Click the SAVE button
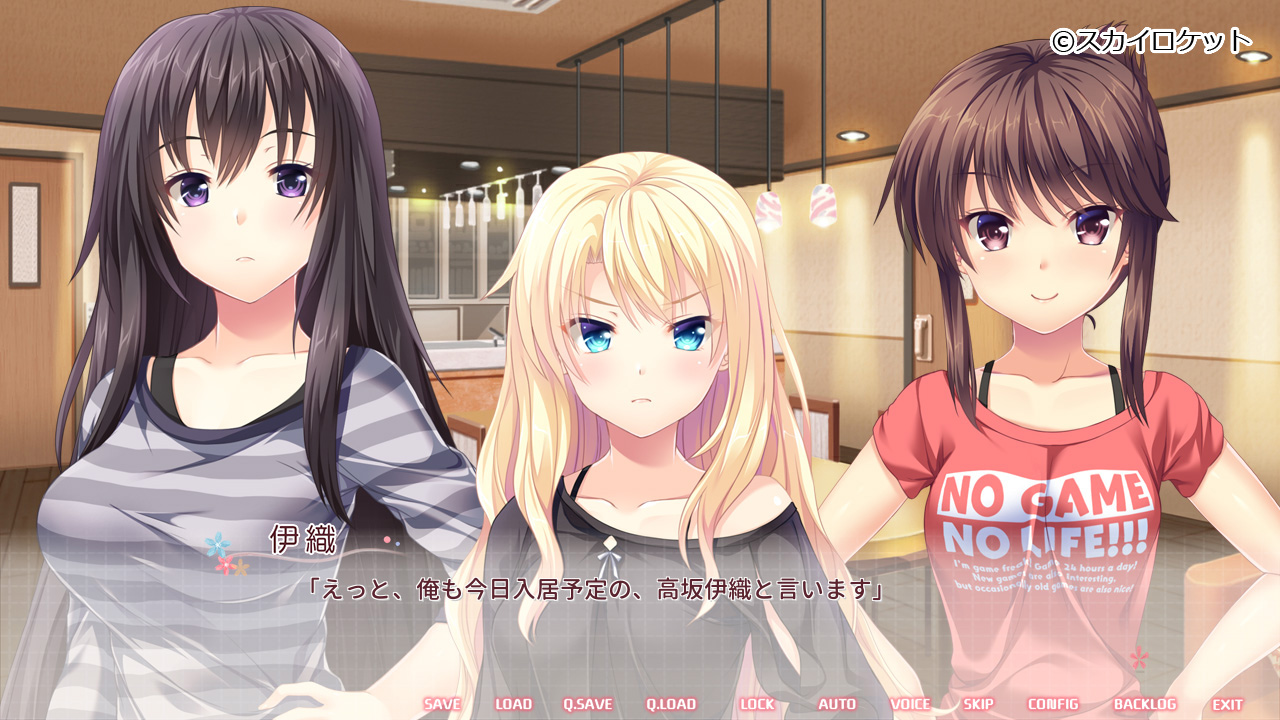This screenshot has height=720, width=1280. coord(442,704)
